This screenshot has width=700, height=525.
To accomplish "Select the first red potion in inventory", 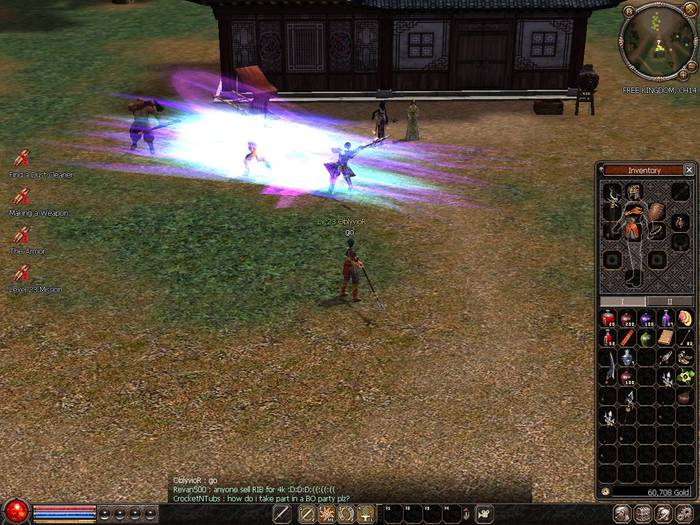I will [609, 319].
